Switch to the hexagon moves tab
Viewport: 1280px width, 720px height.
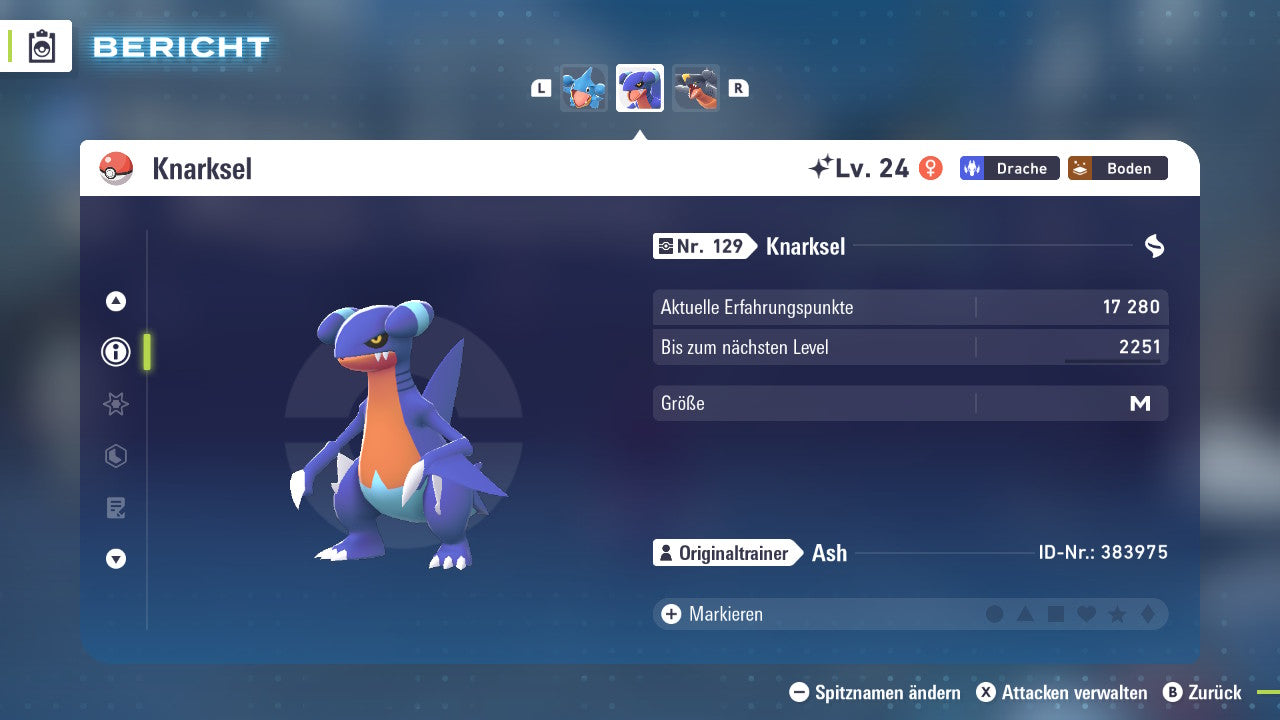(116, 456)
